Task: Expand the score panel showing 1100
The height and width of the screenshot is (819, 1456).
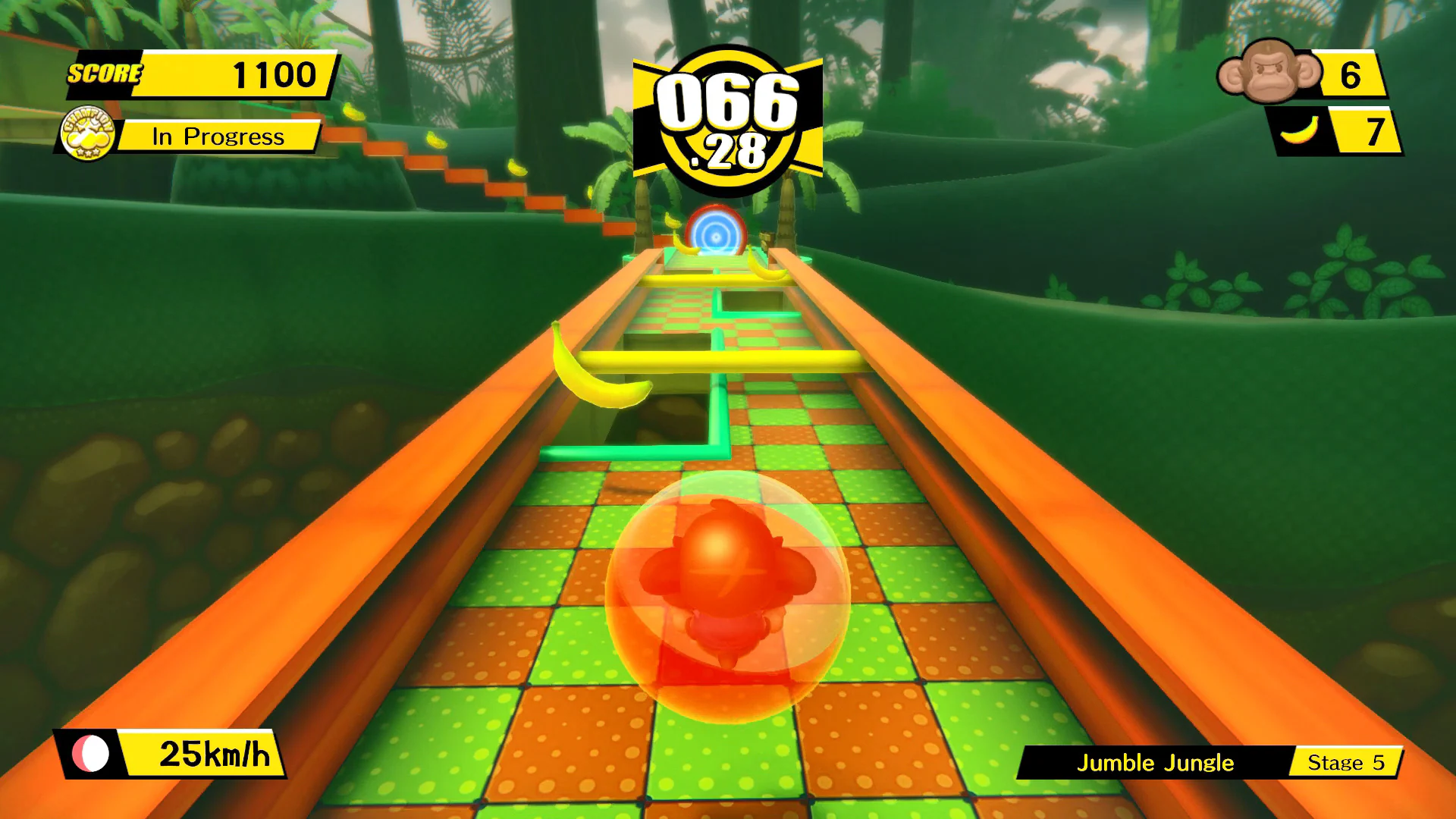Action: pyautogui.click(x=273, y=74)
